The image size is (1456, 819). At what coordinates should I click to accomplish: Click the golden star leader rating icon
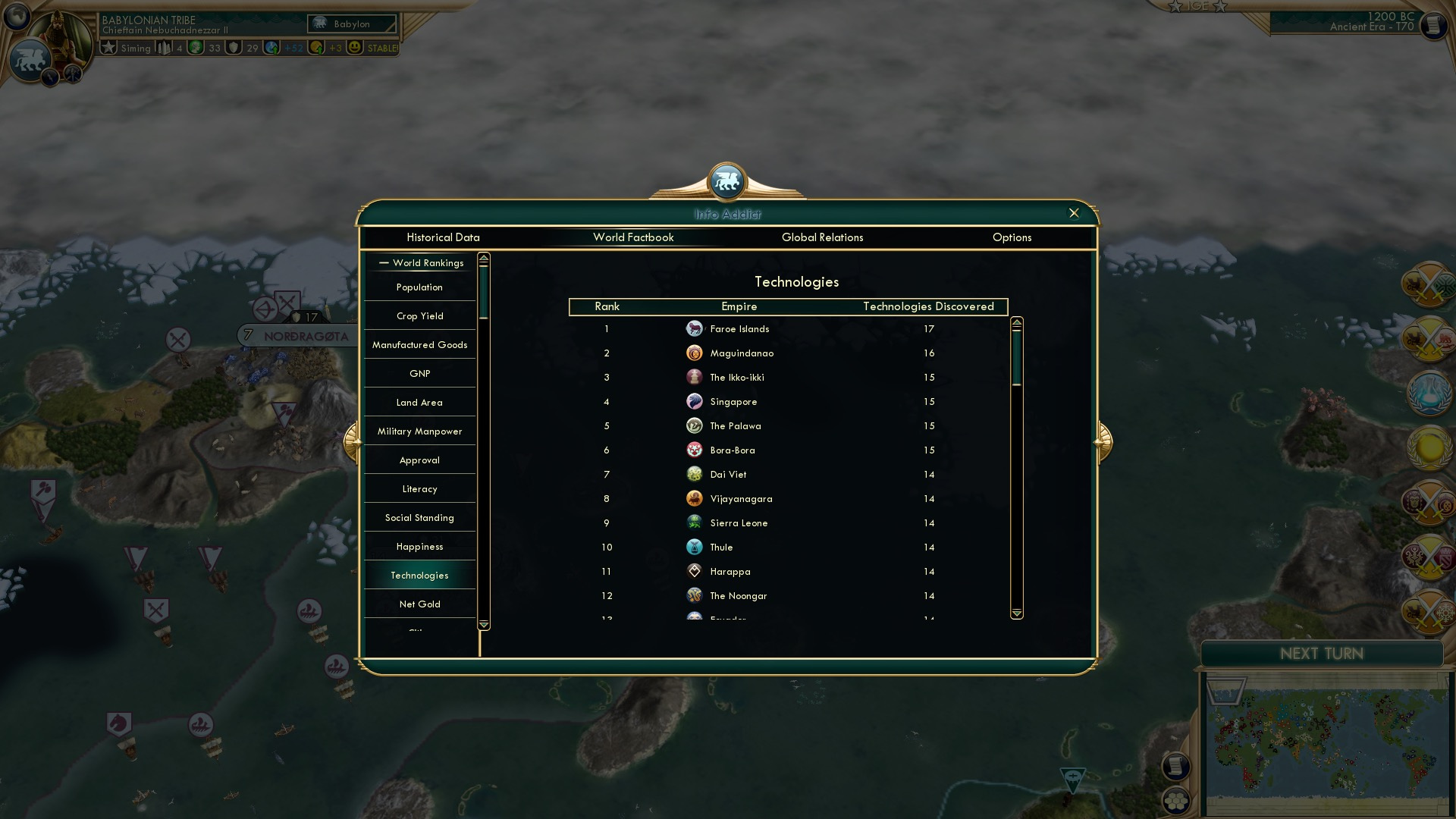pos(107,47)
